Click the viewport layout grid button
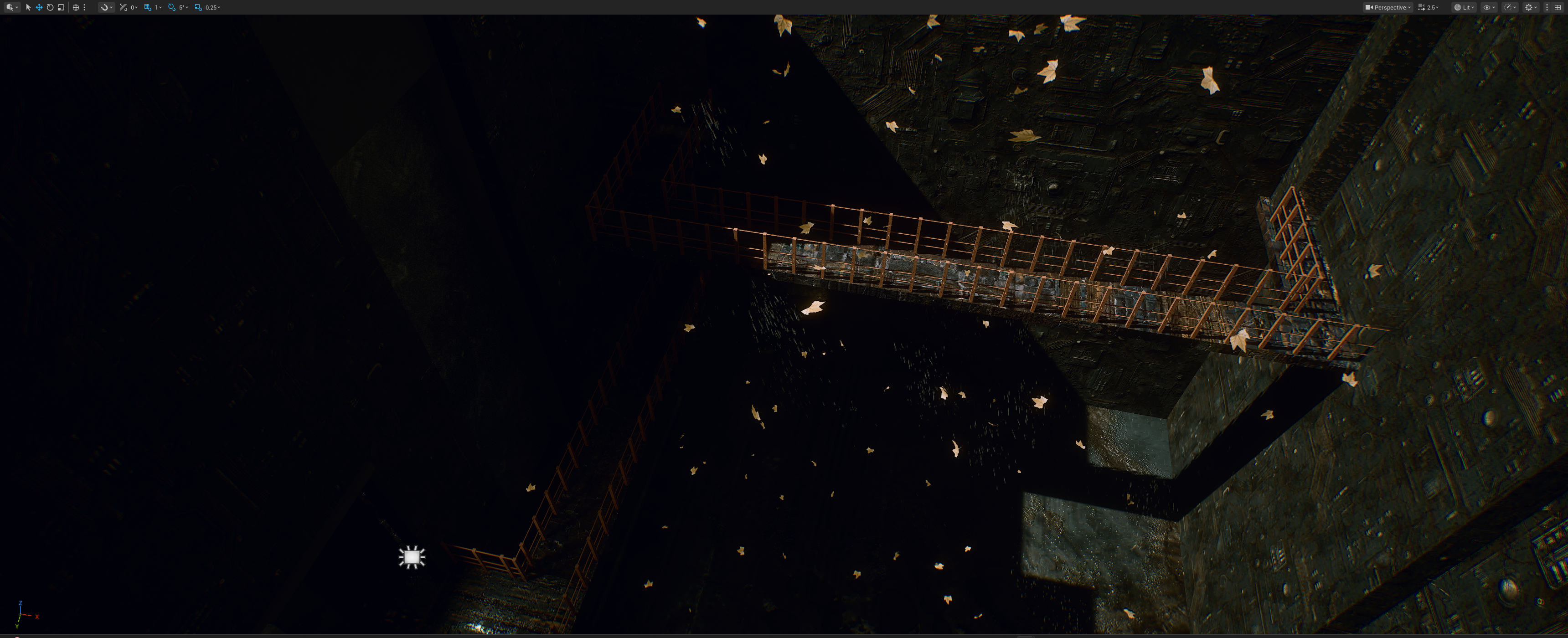The height and width of the screenshot is (638, 1568). pyautogui.click(x=1558, y=7)
